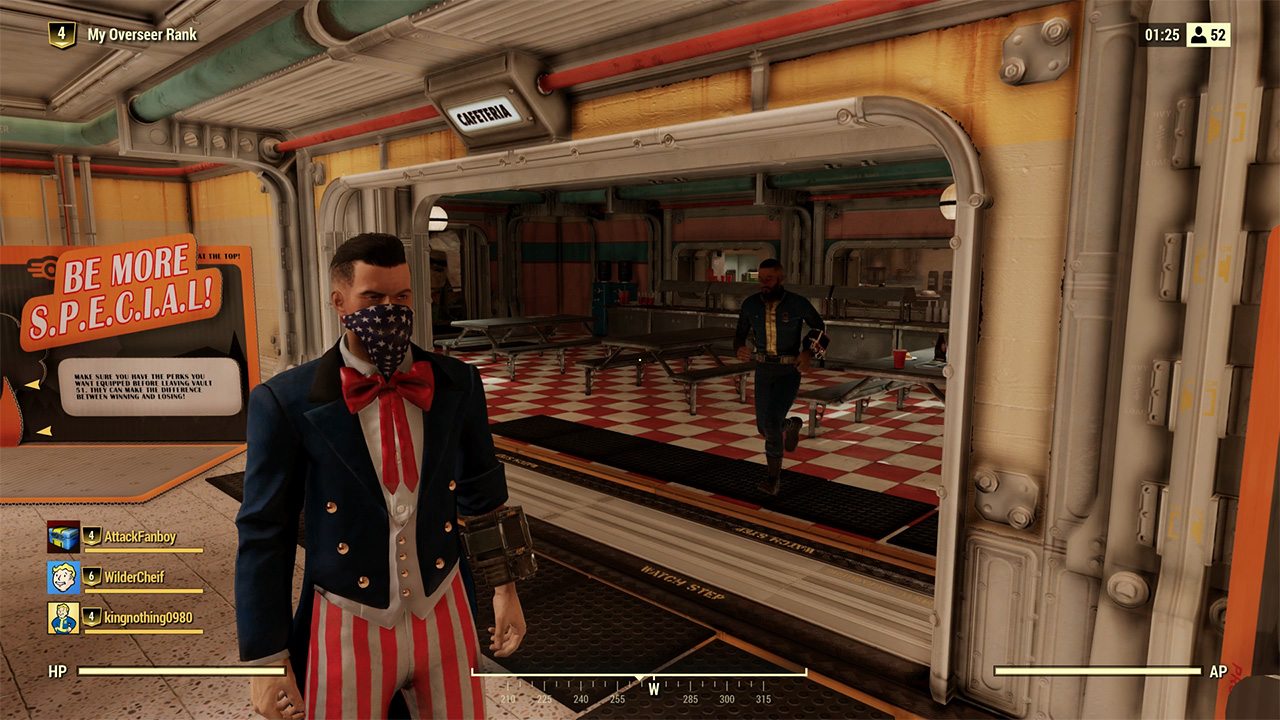This screenshot has height=720, width=1280.
Task: Select teammate AttackFanboy in squad list
Action: point(139,537)
